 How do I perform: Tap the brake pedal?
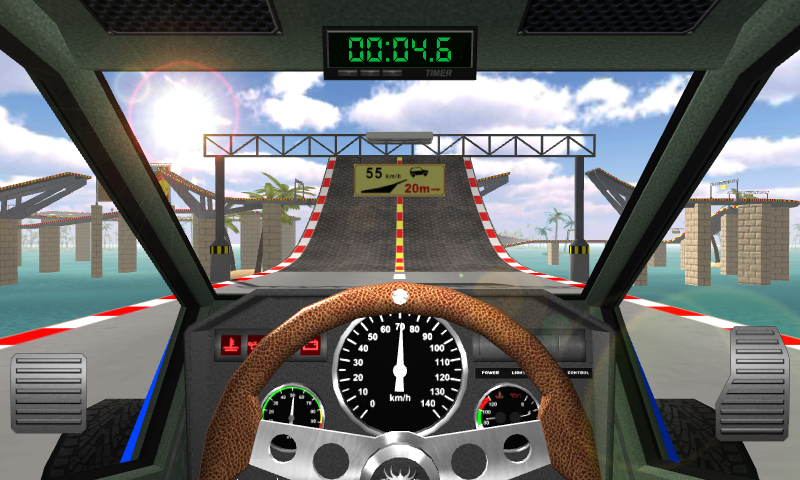coord(49,392)
